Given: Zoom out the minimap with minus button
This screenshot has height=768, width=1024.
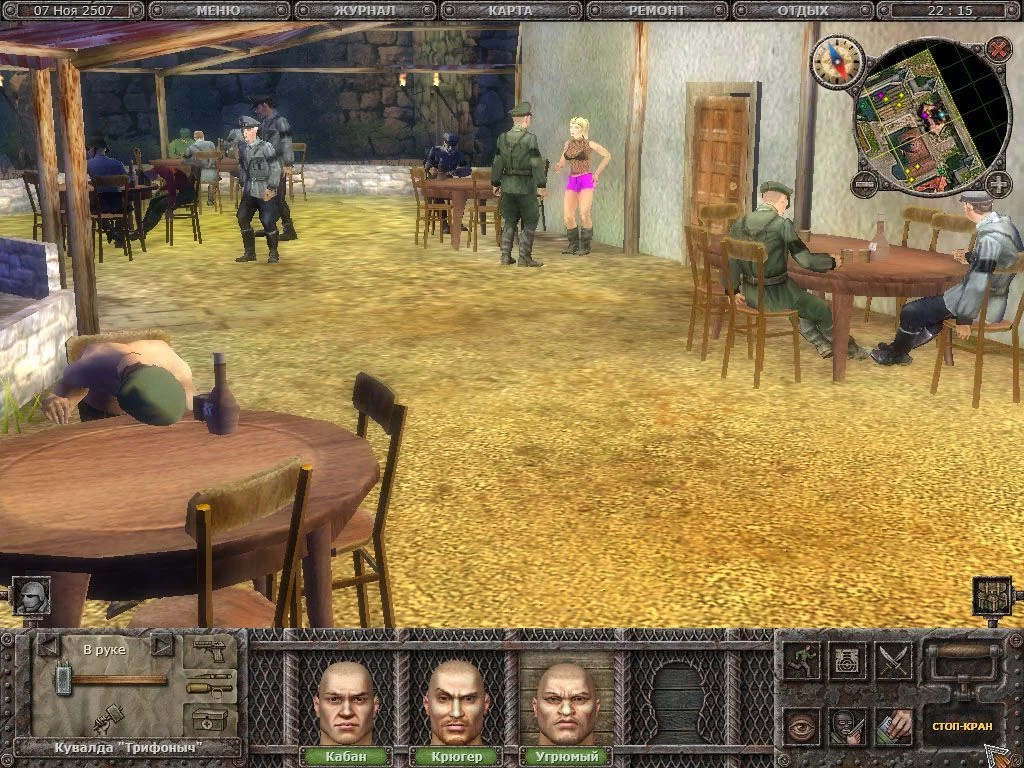Looking at the screenshot, I should [x=864, y=184].
